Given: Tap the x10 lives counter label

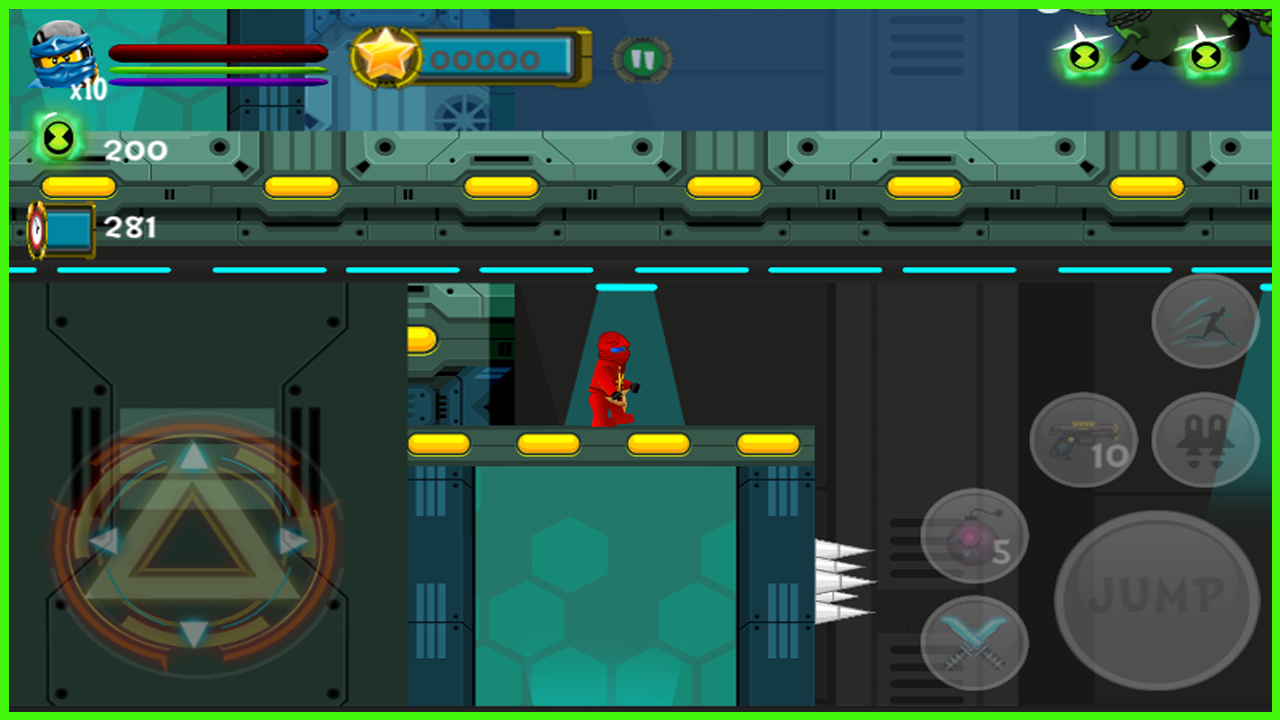Looking at the screenshot, I should [x=86, y=90].
